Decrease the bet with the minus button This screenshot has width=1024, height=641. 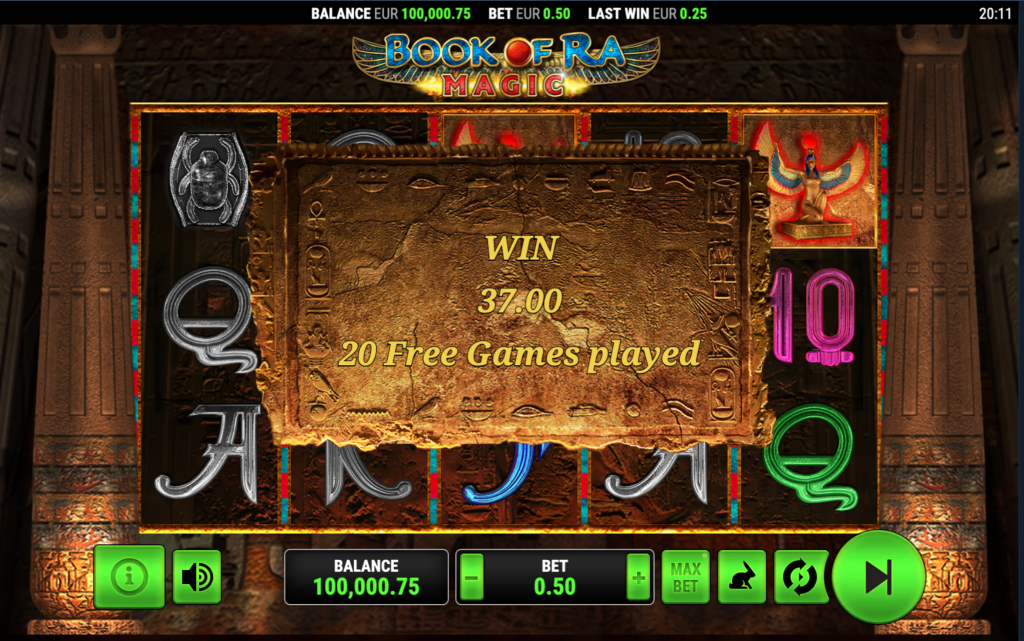(473, 578)
